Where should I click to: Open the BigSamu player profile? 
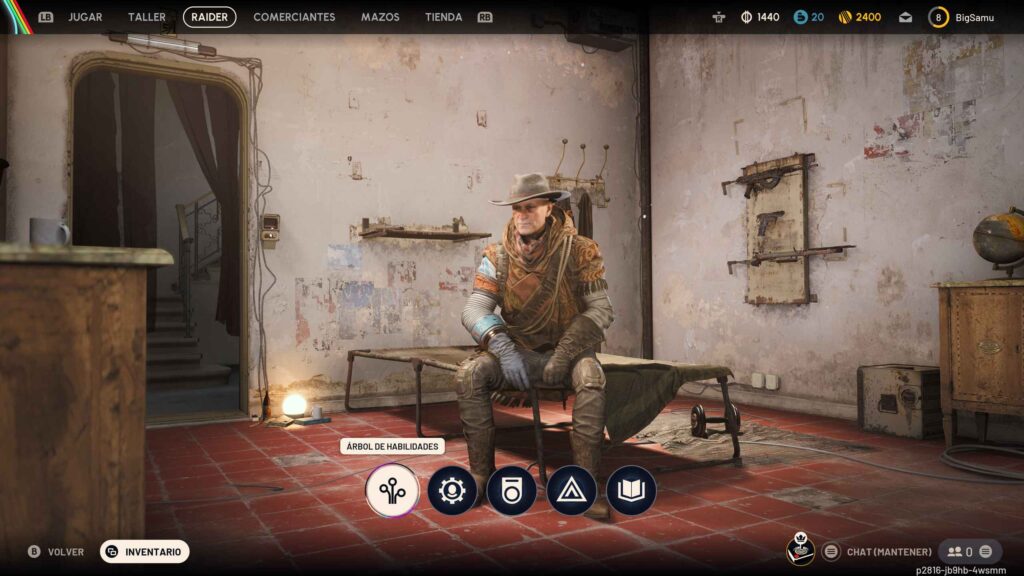pos(966,17)
